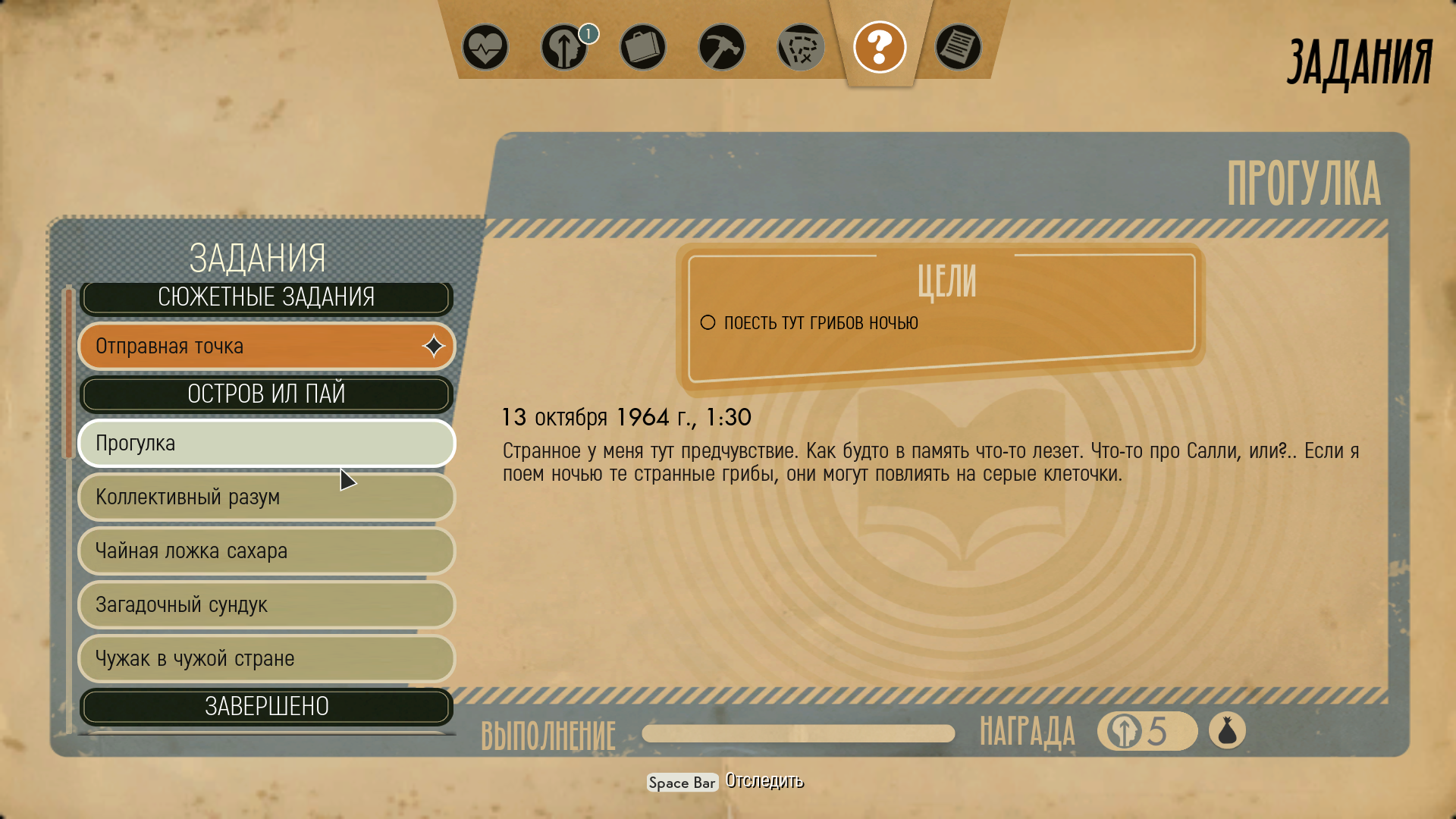Open the health status tab
The image size is (1456, 819).
[485, 48]
